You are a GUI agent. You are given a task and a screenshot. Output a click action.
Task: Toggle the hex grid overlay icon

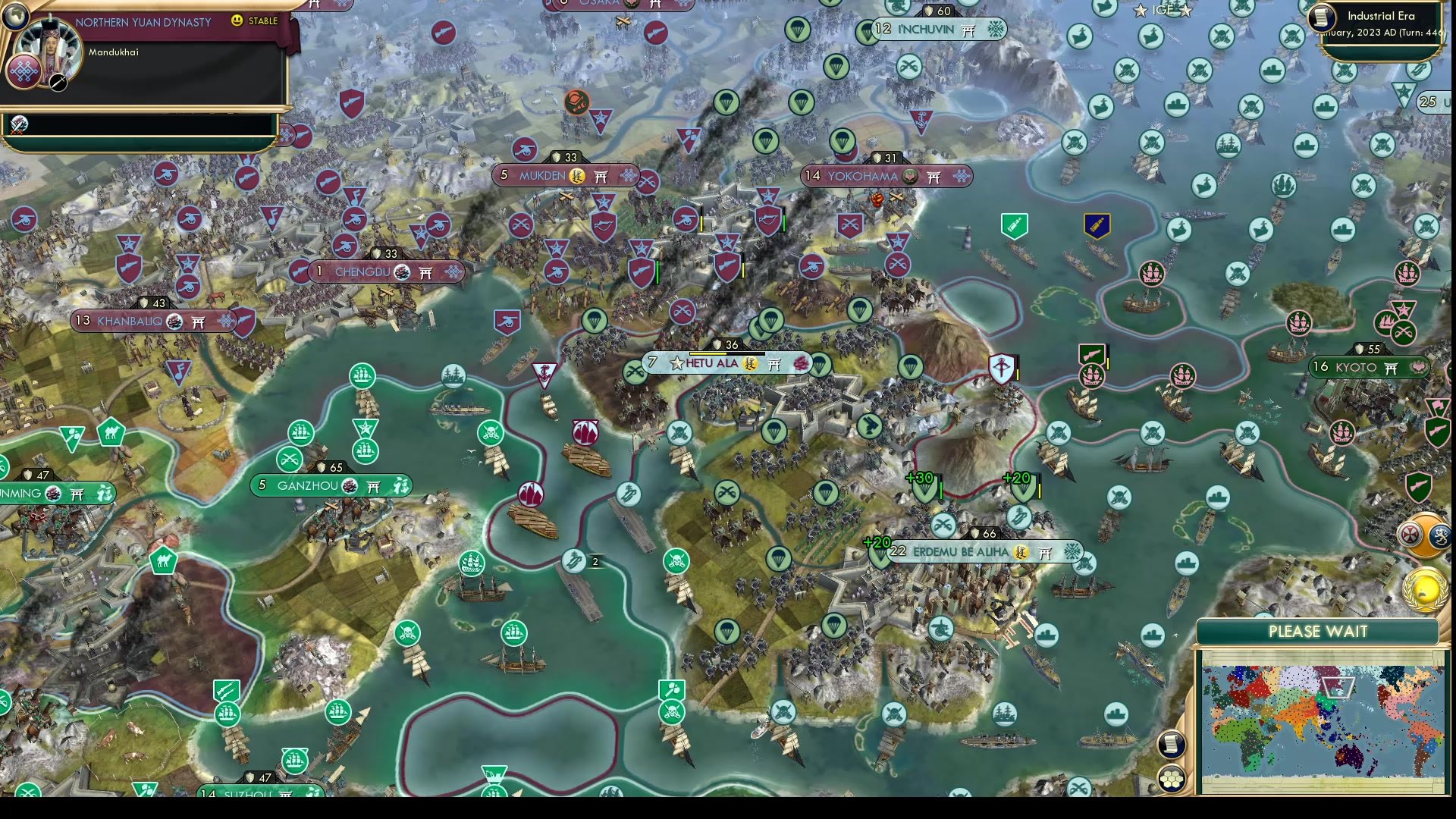[1172, 778]
